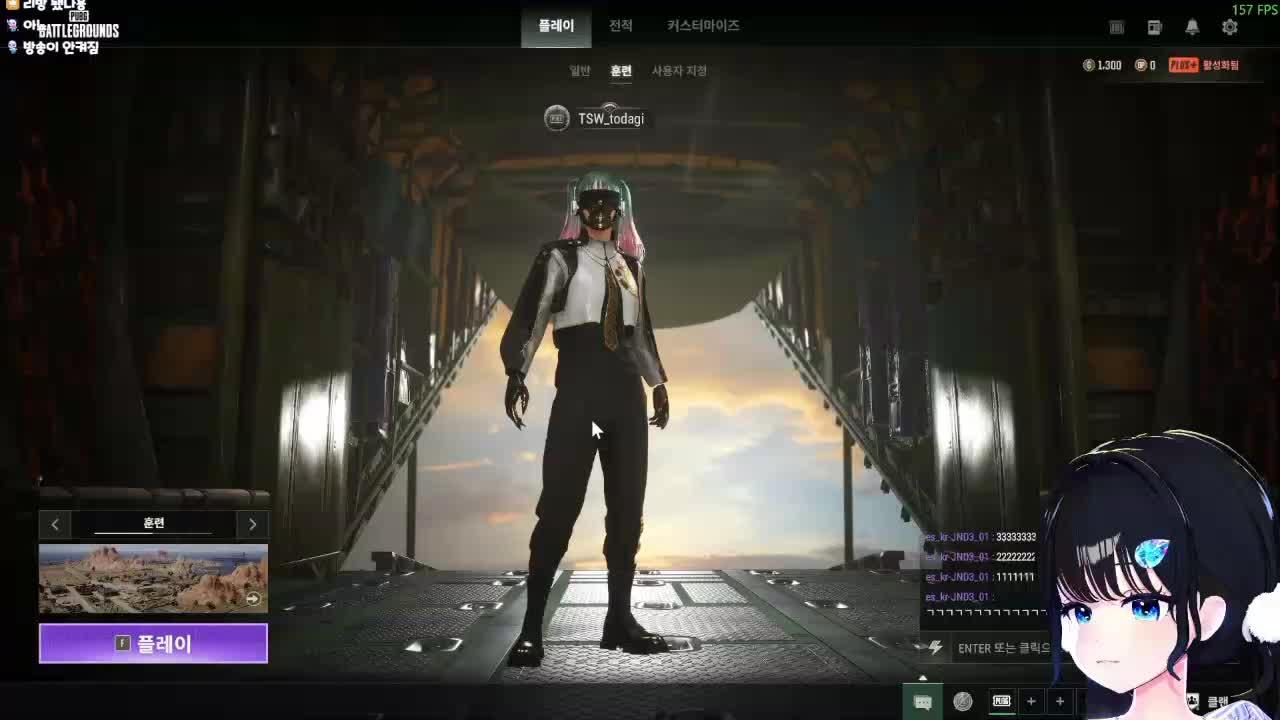Click the left arrow to change map
Screen dimensions: 1280x720
pyautogui.click(x=55, y=524)
